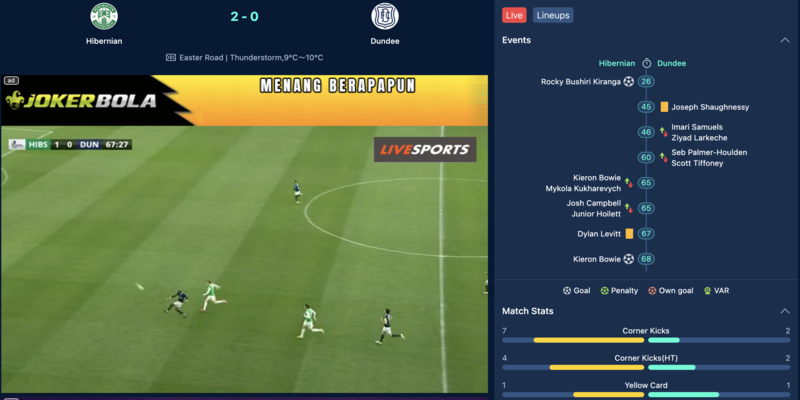The width and height of the screenshot is (800, 400).
Task: Select the Seb Palmer-Houlden substitution event
Action: (709, 158)
